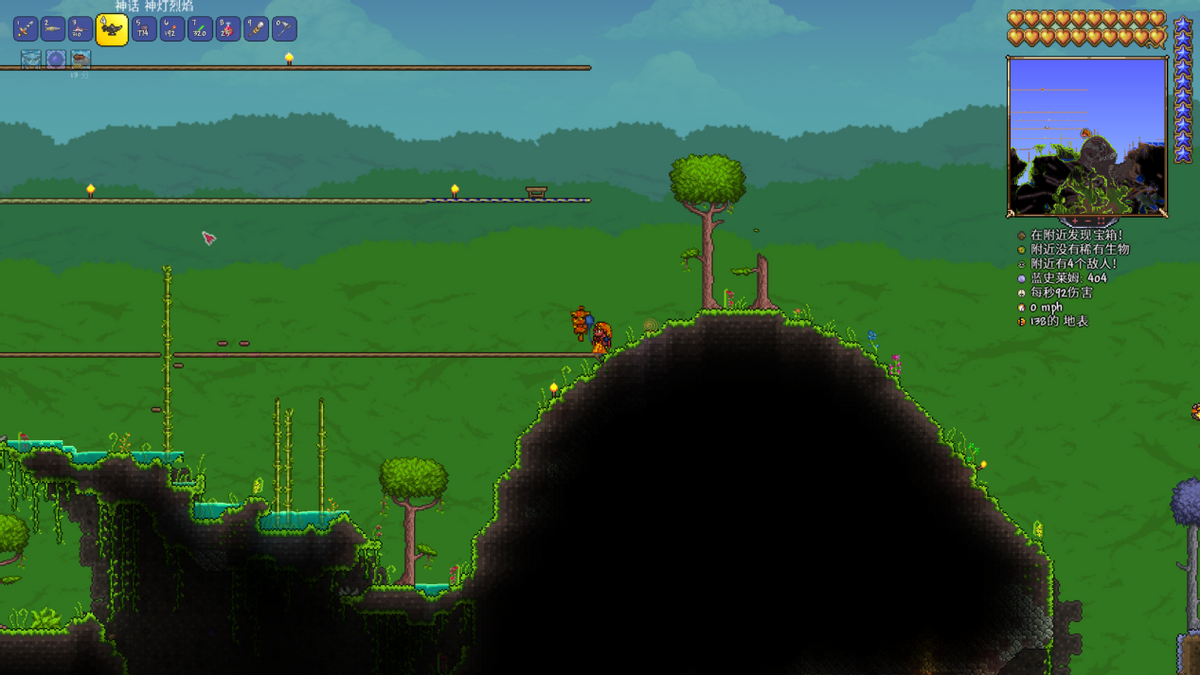
Task: Select the staff item in slot 9
Action: [x=256, y=29]
